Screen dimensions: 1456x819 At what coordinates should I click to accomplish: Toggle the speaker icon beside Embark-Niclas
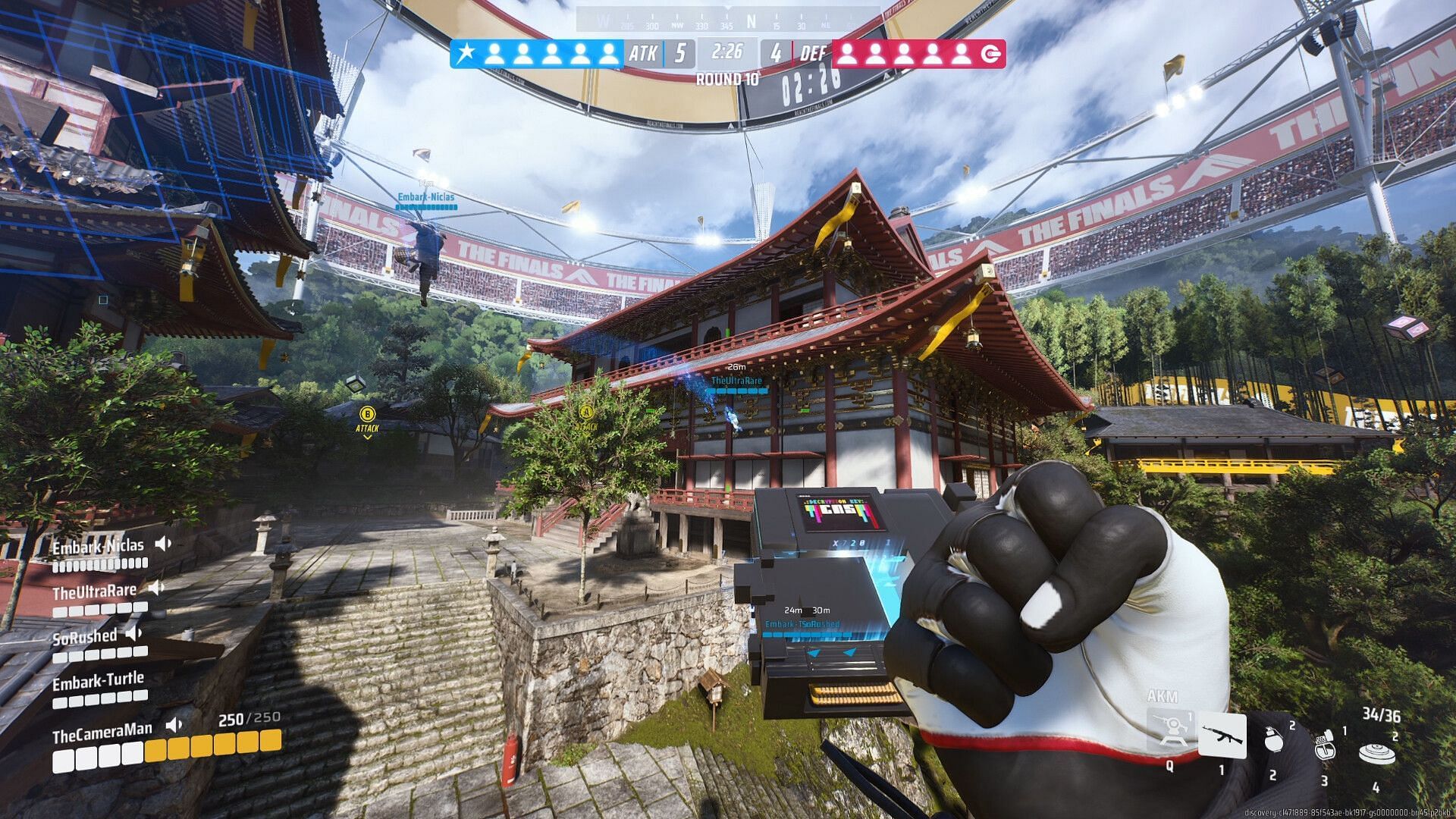click(x=163, y=544)
